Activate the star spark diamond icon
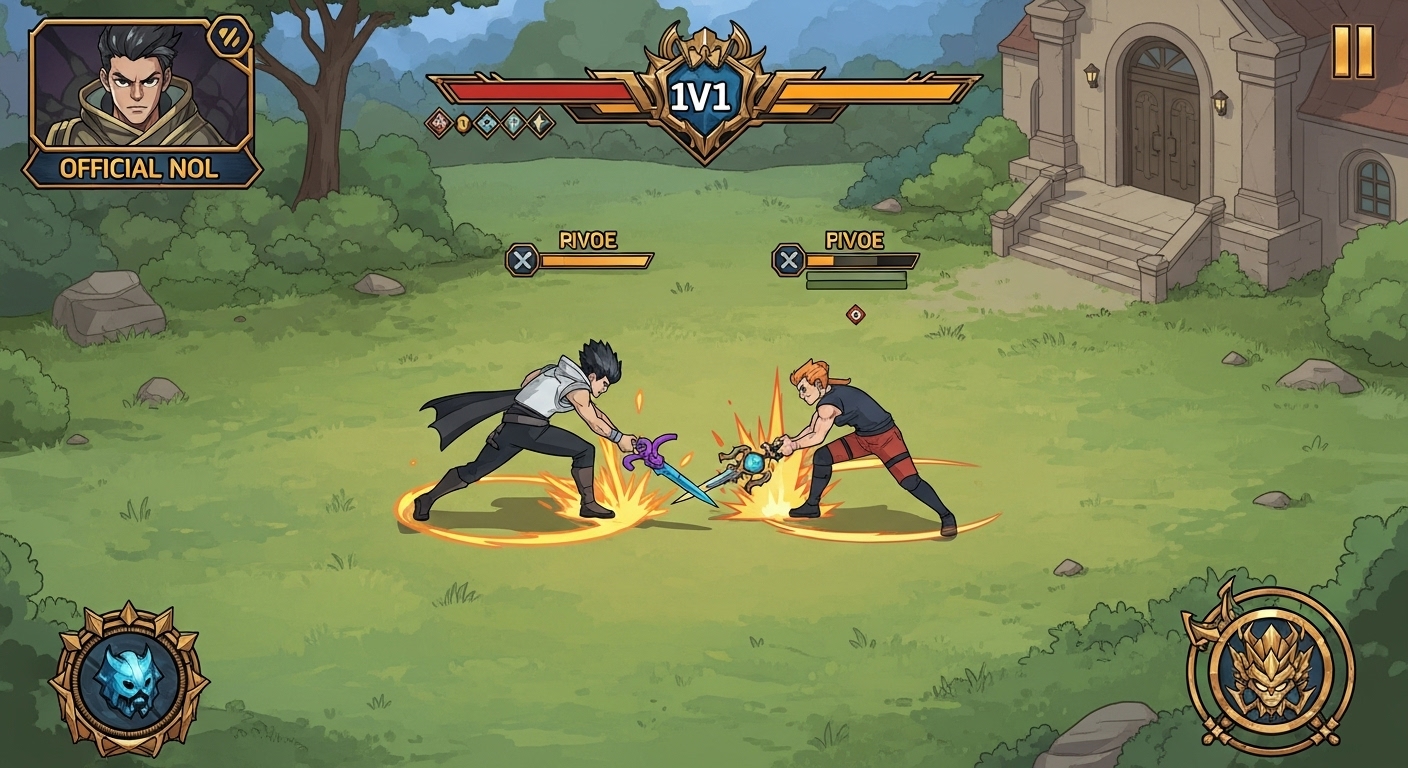 coord(537,123)
